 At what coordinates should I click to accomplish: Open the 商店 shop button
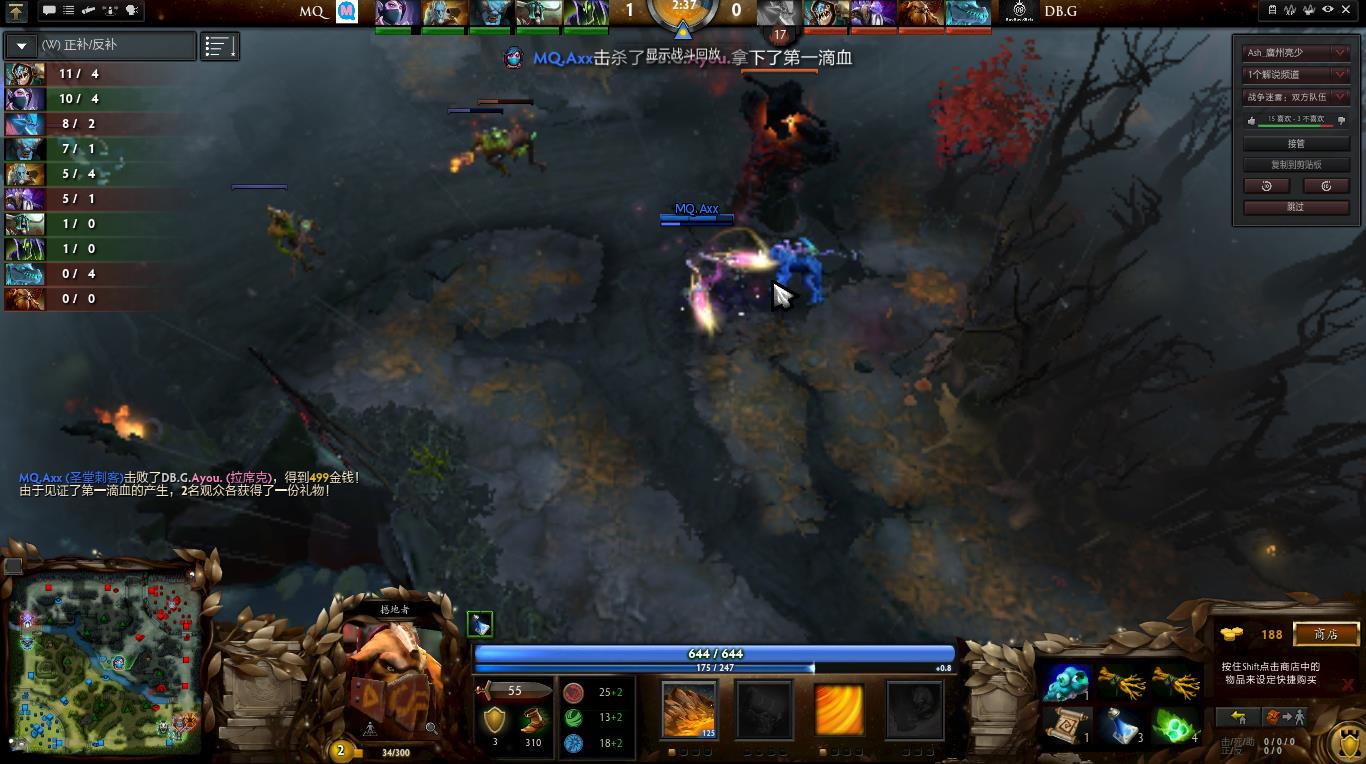coord(1326,634)
